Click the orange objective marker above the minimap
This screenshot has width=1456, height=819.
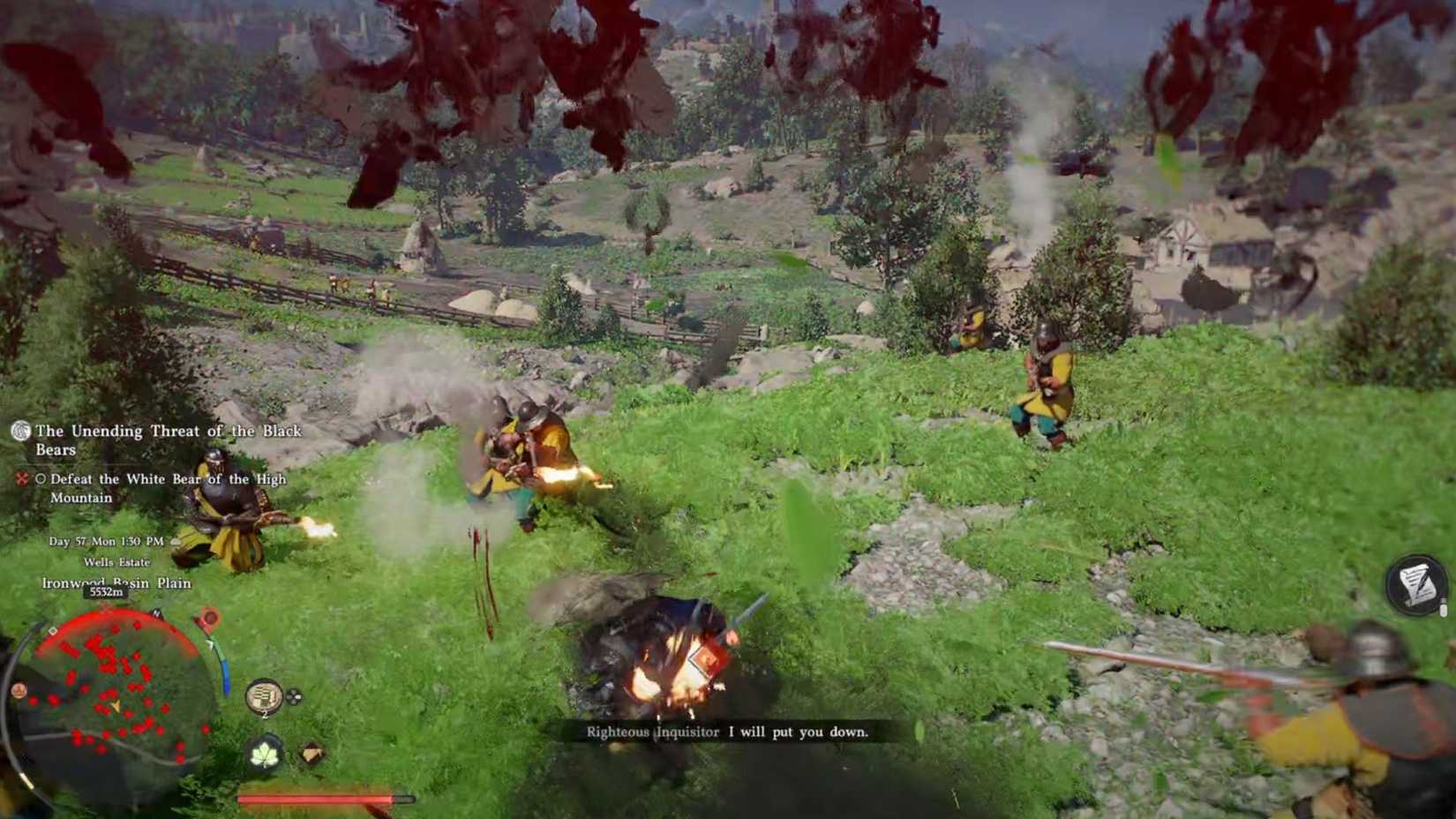[x=209, y=620]
